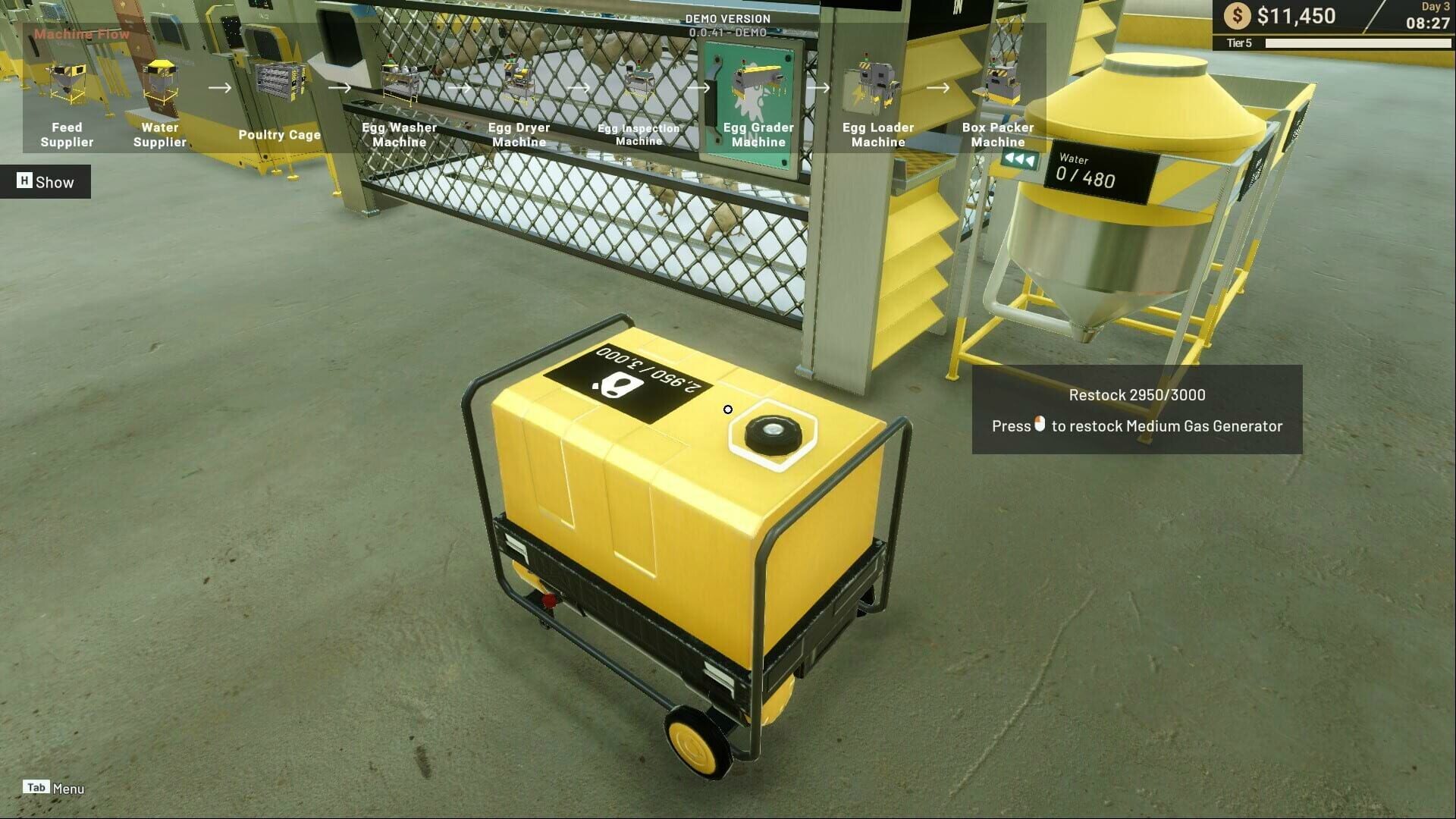The height and width of the screenshot is (819, 1456).
Task: Click the Box Packer Machine icon
Action: [1001, 80]
